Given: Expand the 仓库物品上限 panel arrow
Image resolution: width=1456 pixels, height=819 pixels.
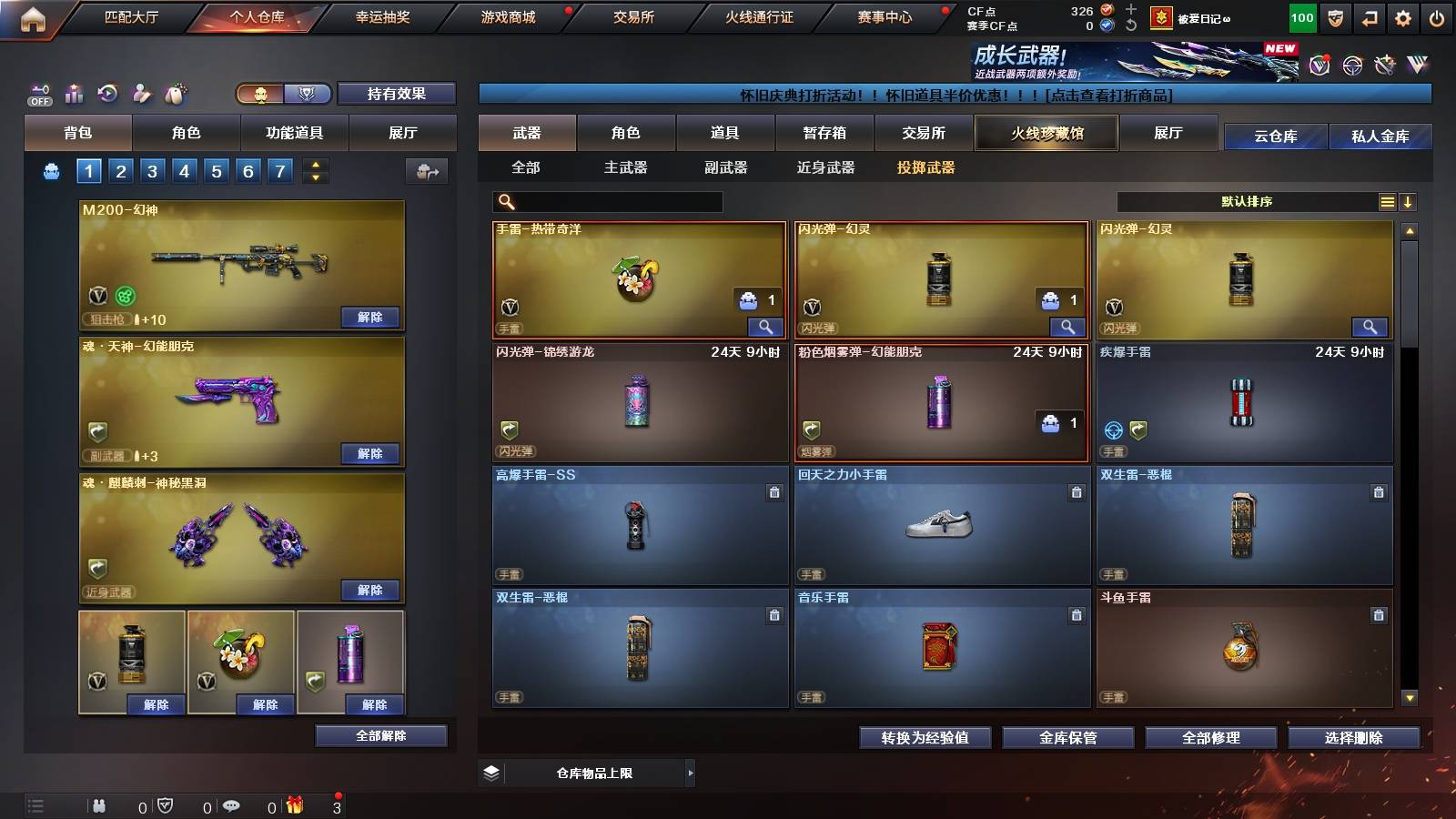Looking at the screenshot, I should click(x=690, y=772).
